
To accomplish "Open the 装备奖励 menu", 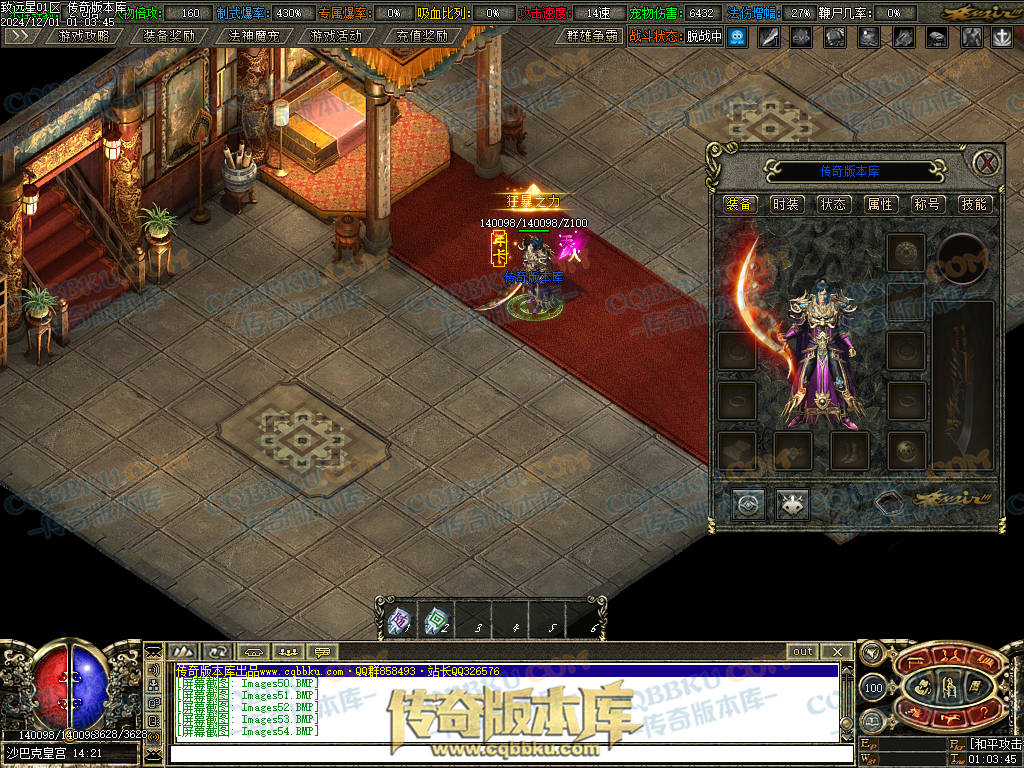I will click(x=168, y=36).
